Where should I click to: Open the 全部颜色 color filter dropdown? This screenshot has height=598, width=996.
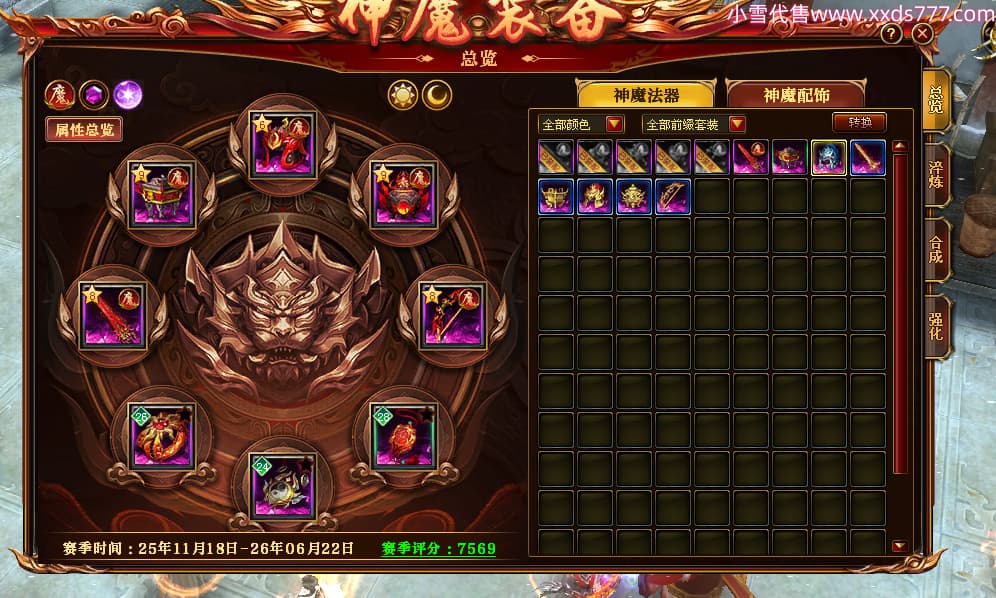tap(581, 124)
